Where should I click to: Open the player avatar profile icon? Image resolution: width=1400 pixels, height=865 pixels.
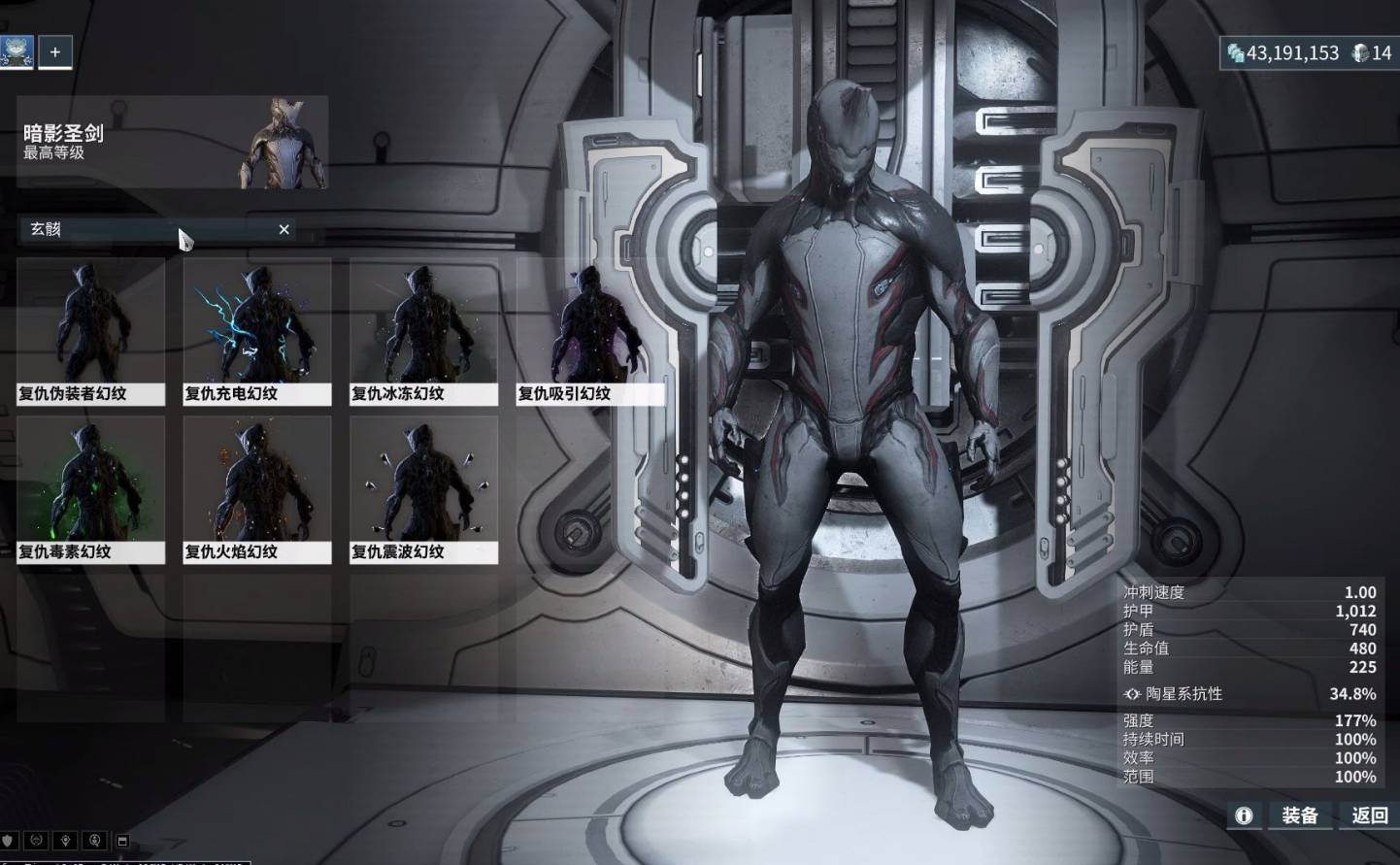(17, 52)
